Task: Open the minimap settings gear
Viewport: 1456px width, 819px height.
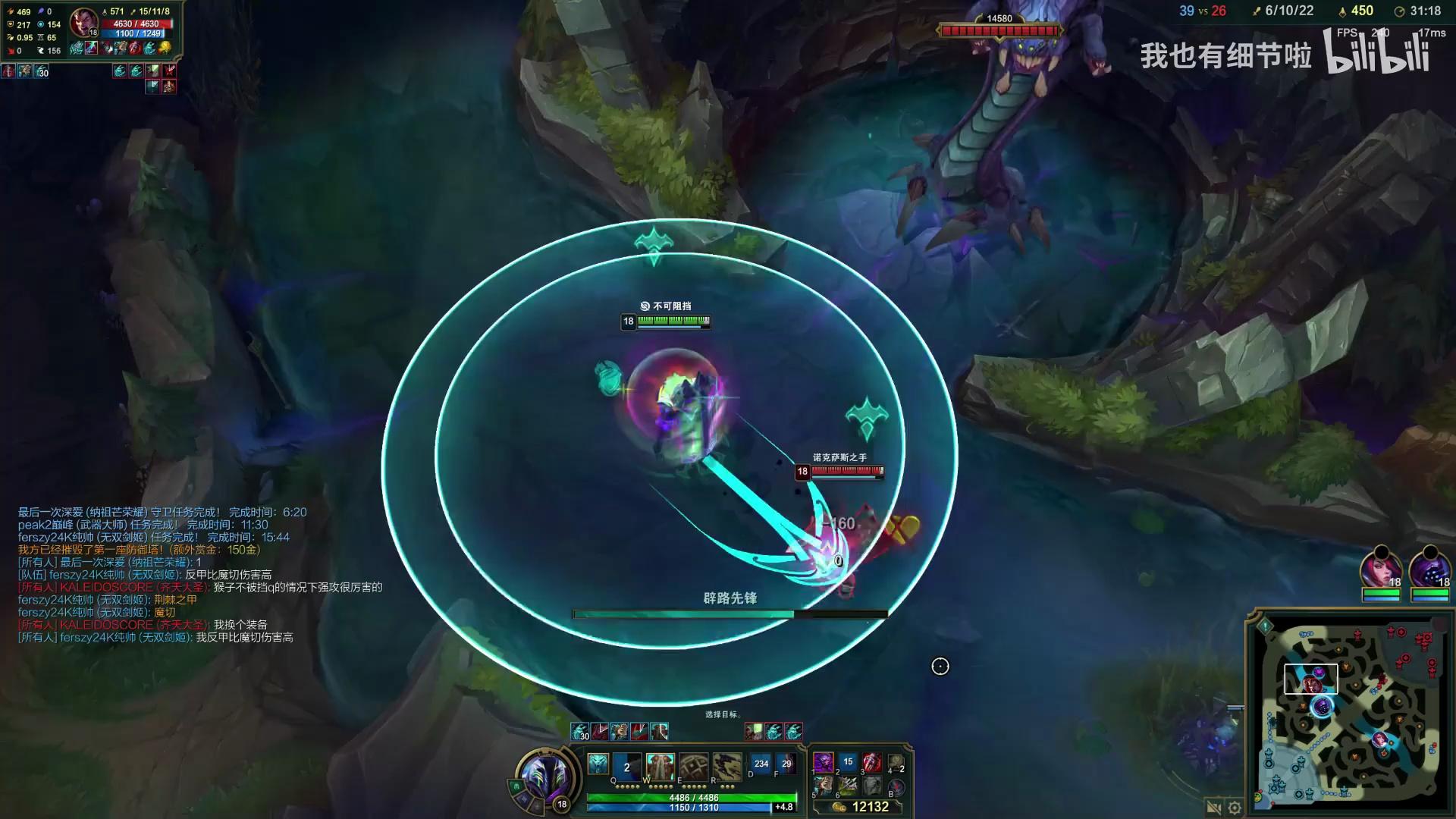Action: 1235,808
